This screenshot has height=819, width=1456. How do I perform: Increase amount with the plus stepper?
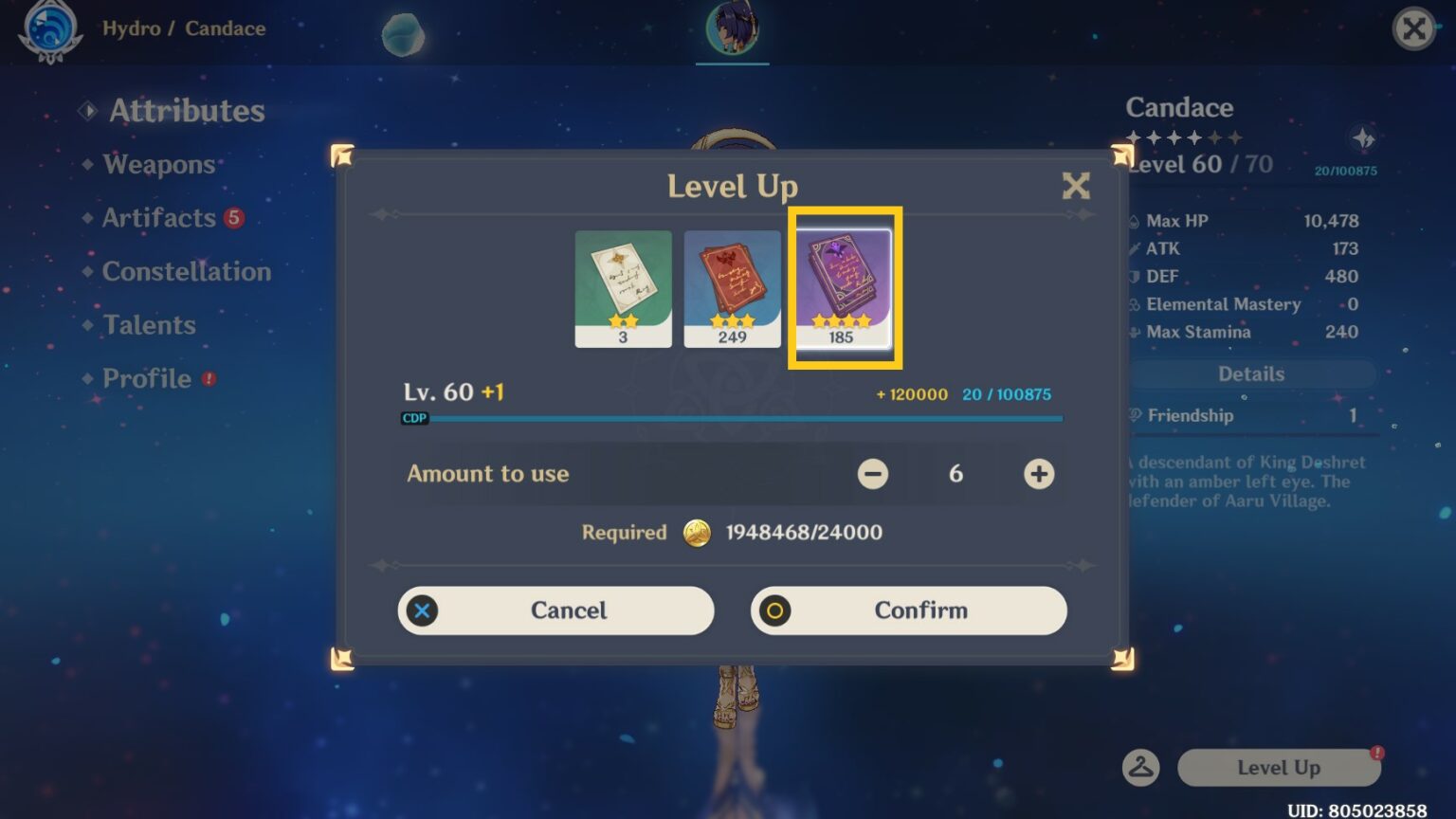point(1037,474)
